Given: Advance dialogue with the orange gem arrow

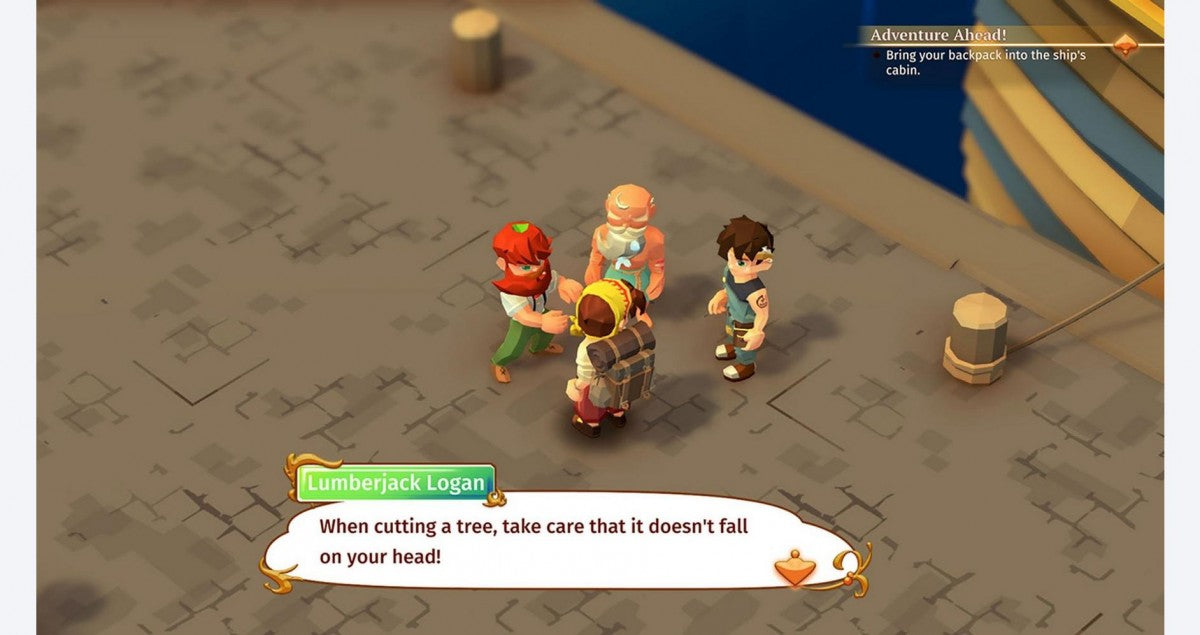Looking at the screenshot, I should click(795, 568).
